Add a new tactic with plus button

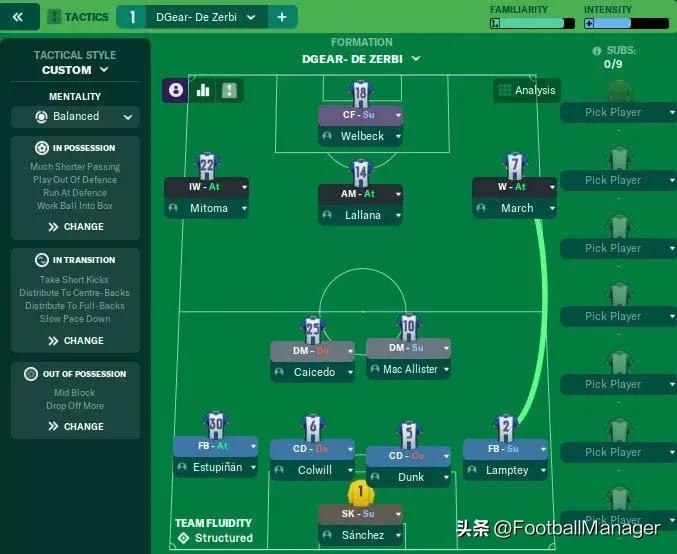click(x=281, y=17)
